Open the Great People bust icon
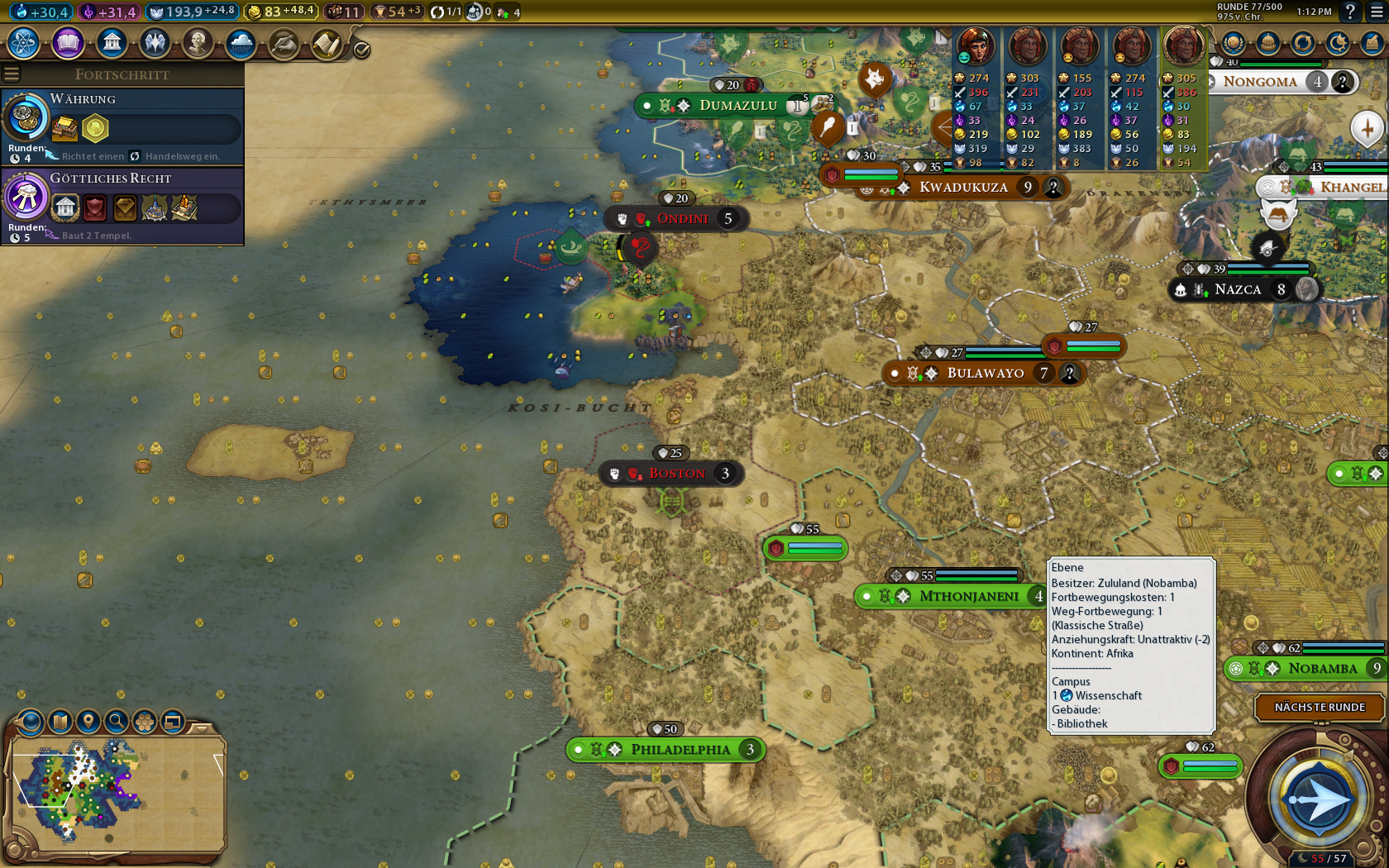The image size is (1389, 868). click(x=198, y=42)
